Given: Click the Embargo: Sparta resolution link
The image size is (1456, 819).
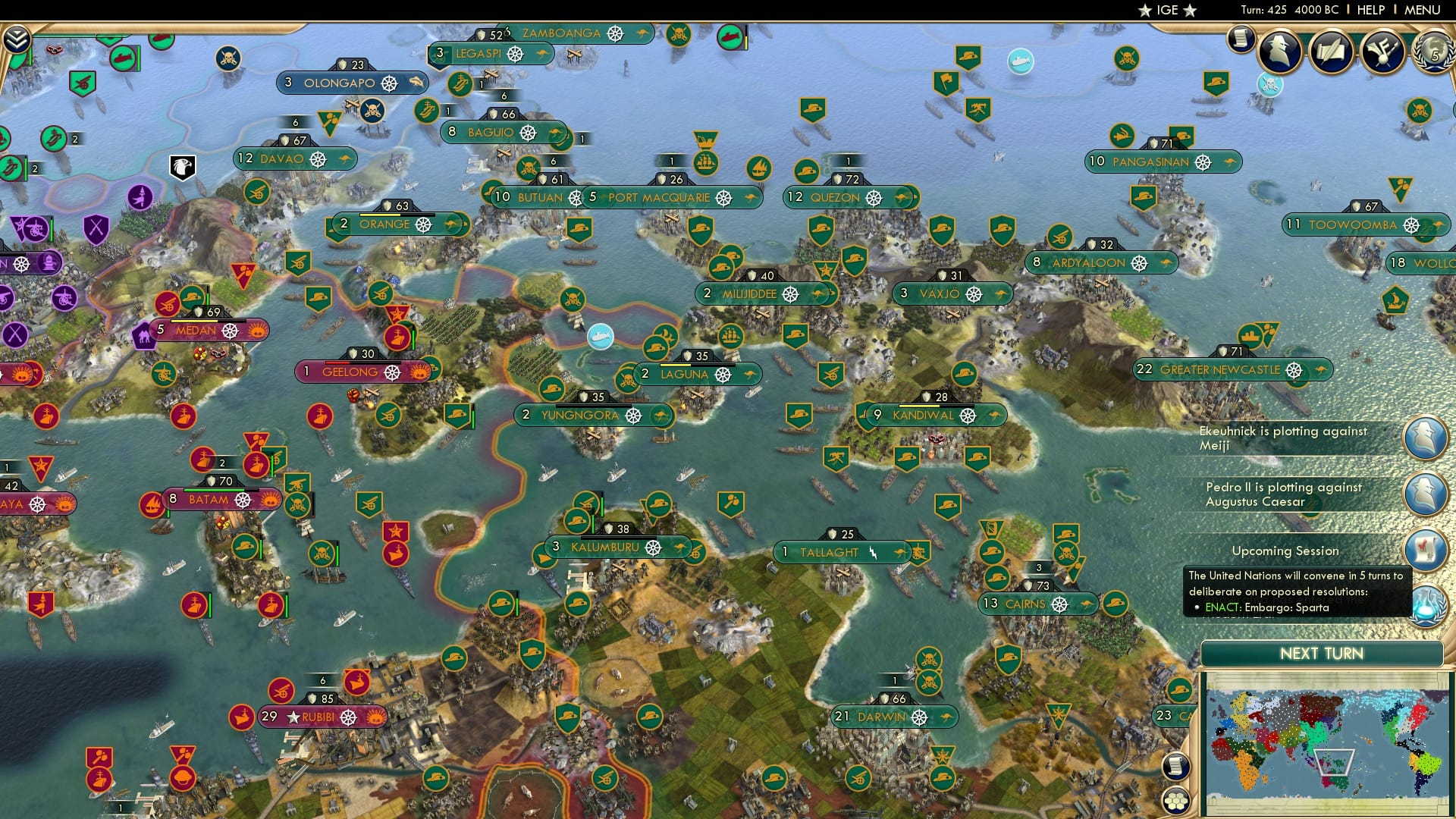Looking at the screenshot, I should pyautogui.click(x=1267, y=607).
